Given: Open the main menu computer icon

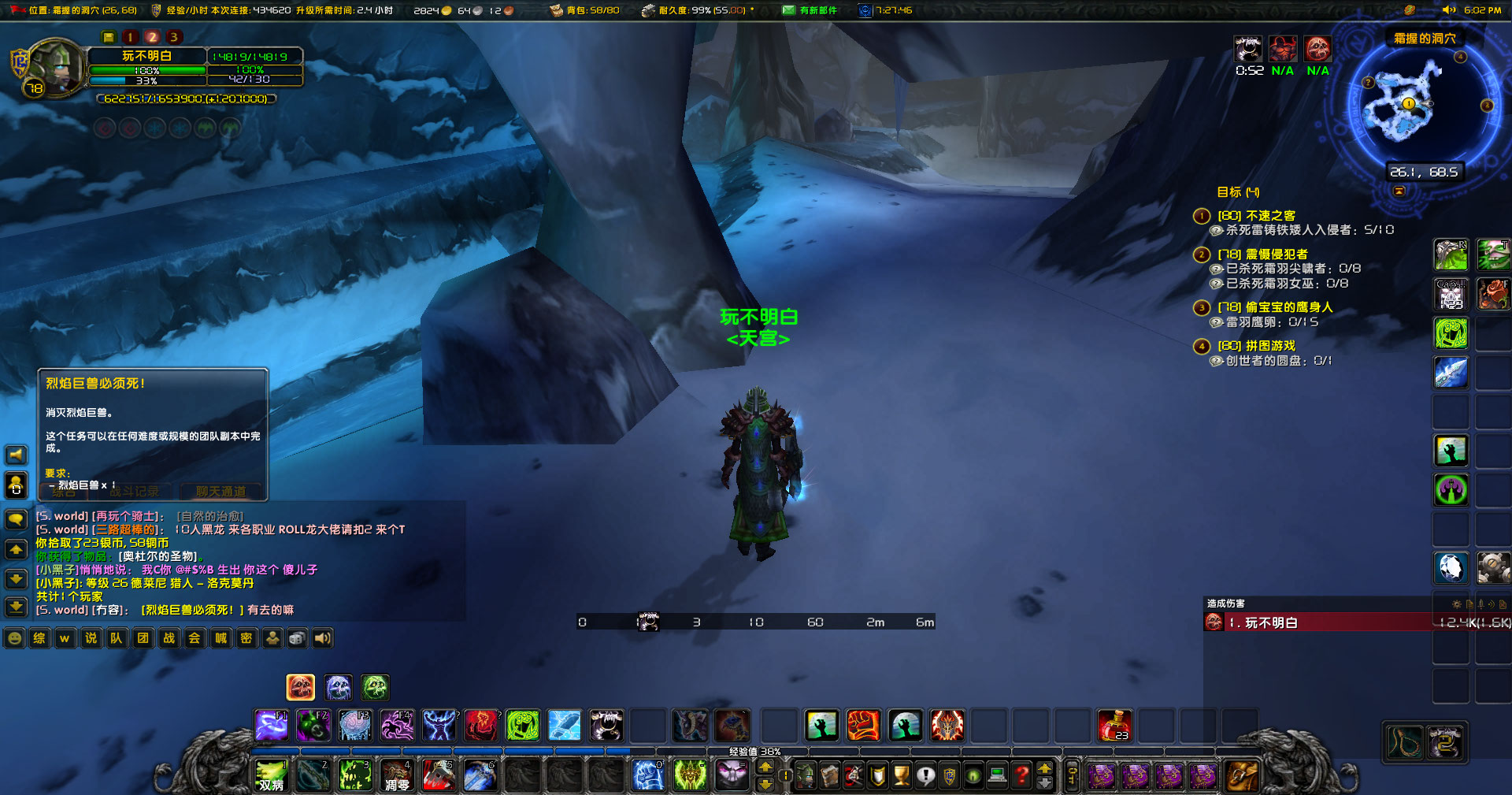Looking at the screenshot, I should pyautogui.click(x=997, y=776).
